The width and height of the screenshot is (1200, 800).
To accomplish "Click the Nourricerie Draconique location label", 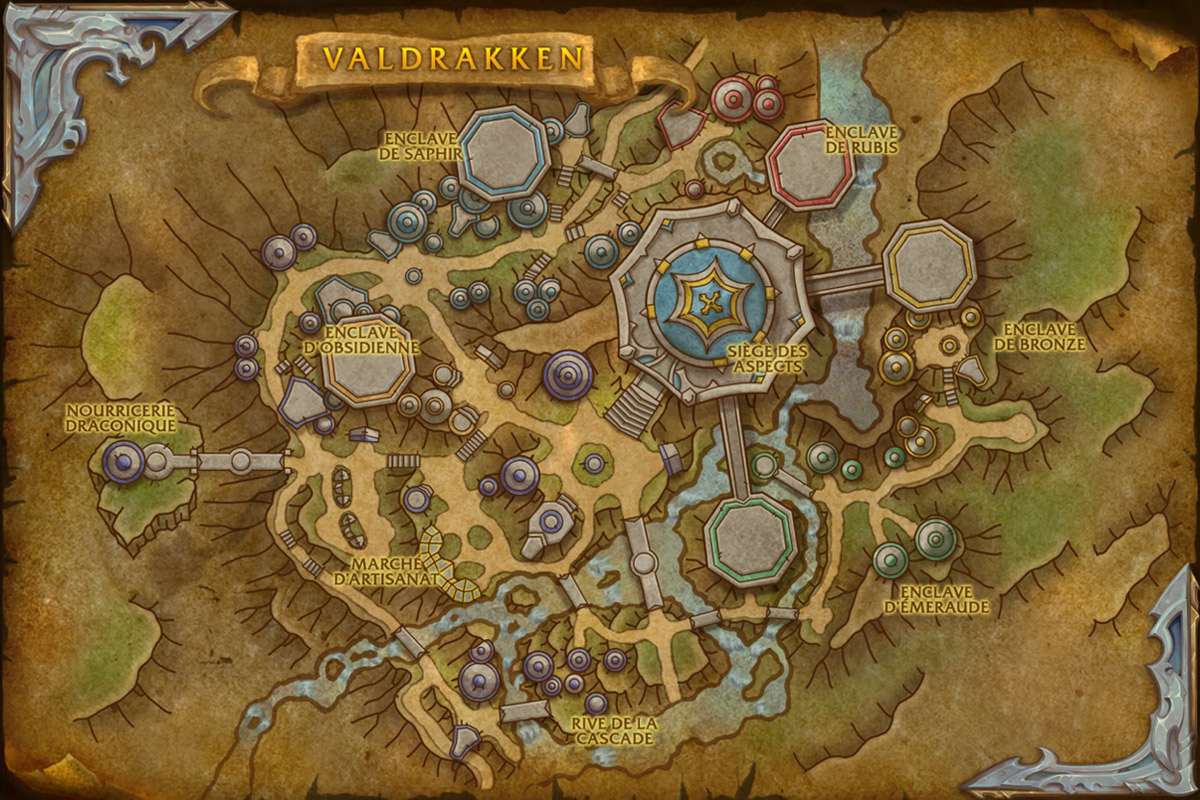I will (x=120, y=417).
